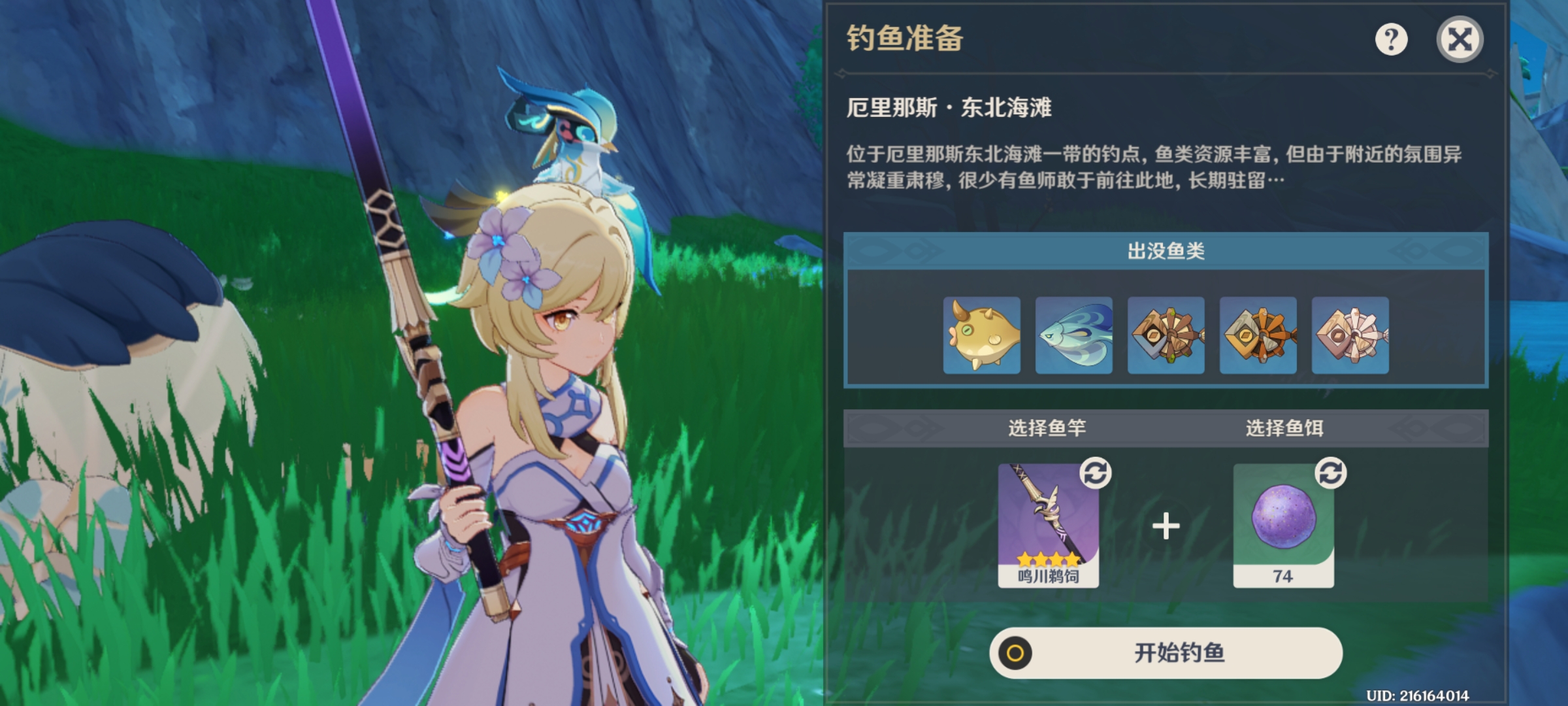Choose the purple bait ball slot
The height and width of the screenshot is (706, 1568).
point(1283,525)
